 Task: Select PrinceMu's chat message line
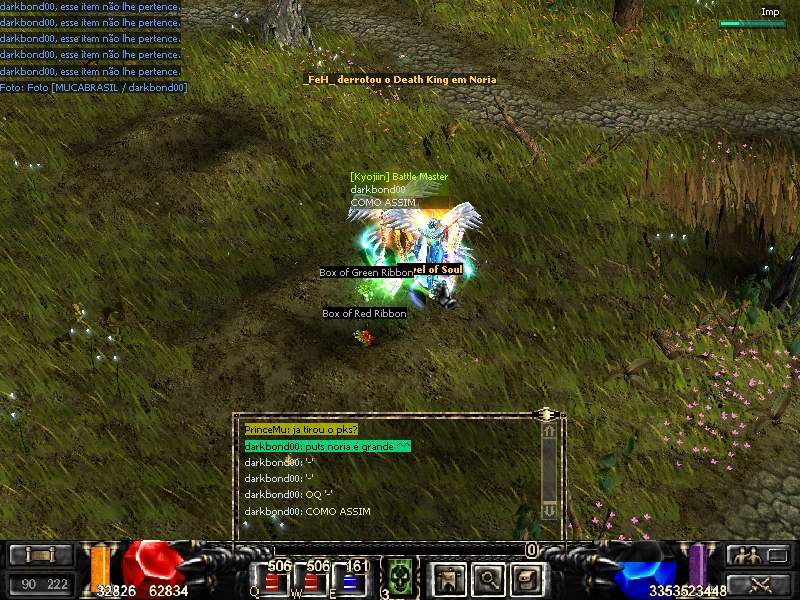(301, 429)
